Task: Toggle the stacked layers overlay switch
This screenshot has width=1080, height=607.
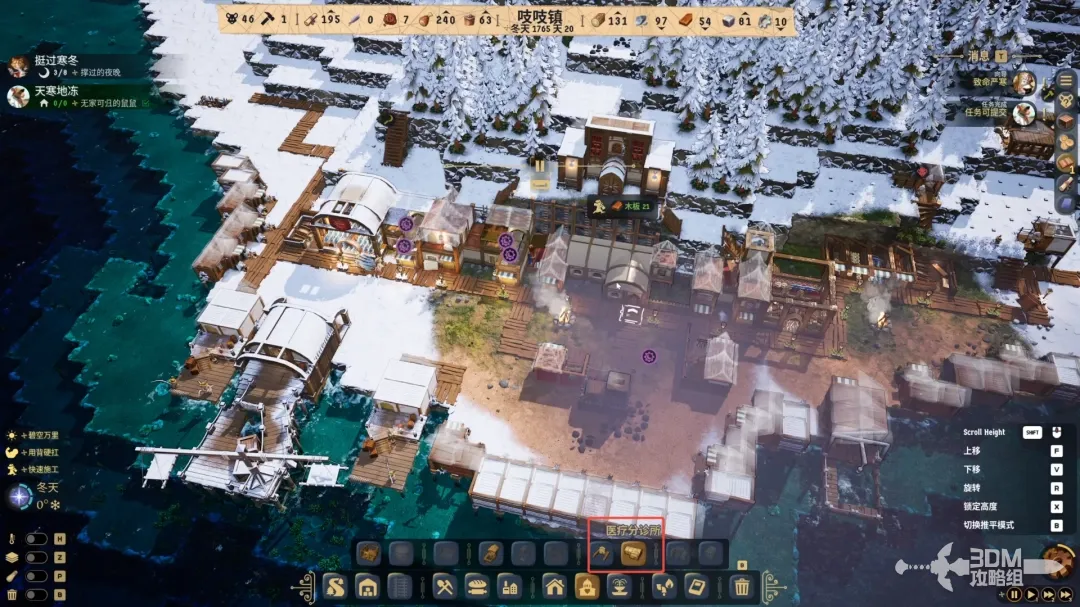Action: [x=36, y=558]
